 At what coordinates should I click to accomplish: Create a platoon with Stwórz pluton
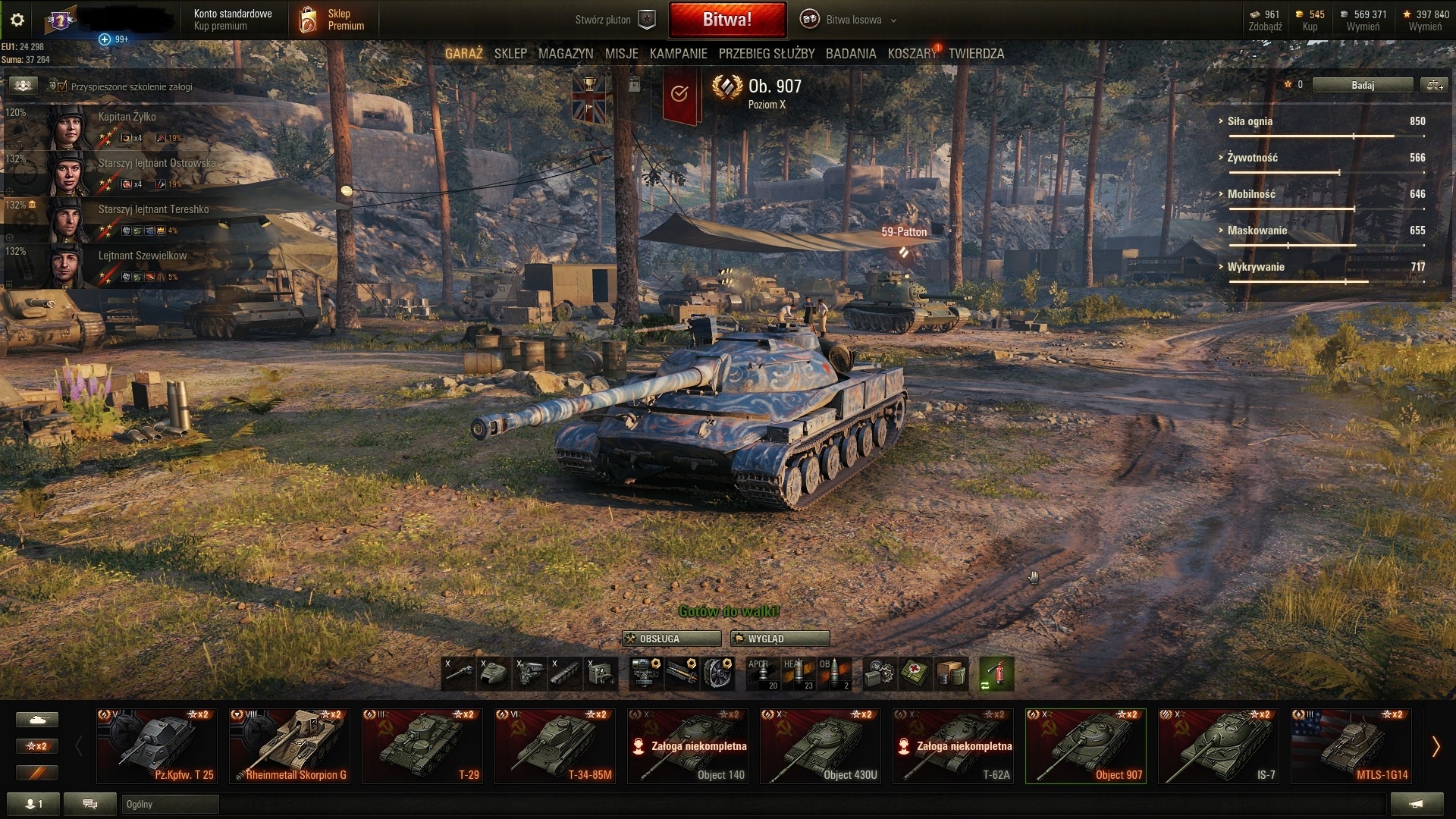click(x=614, y=20)
